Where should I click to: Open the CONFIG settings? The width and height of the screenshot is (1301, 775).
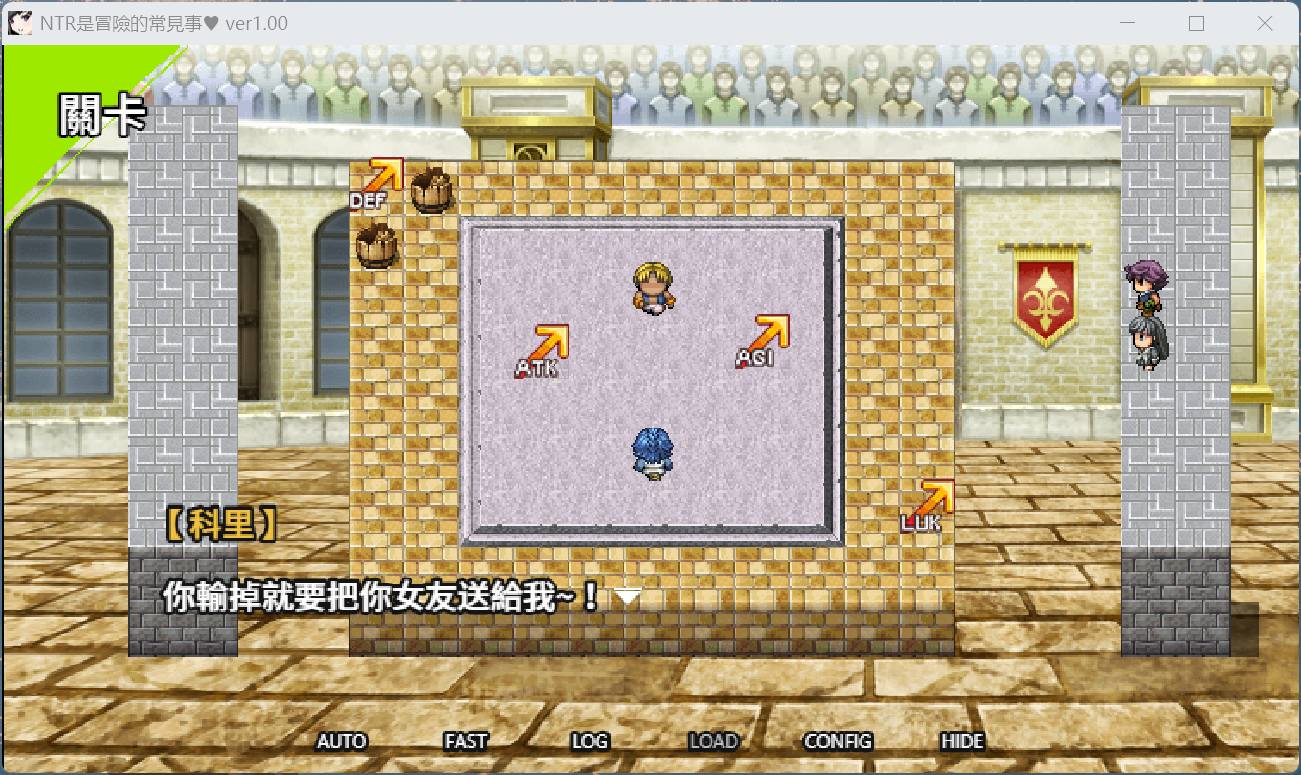(840, 741)
